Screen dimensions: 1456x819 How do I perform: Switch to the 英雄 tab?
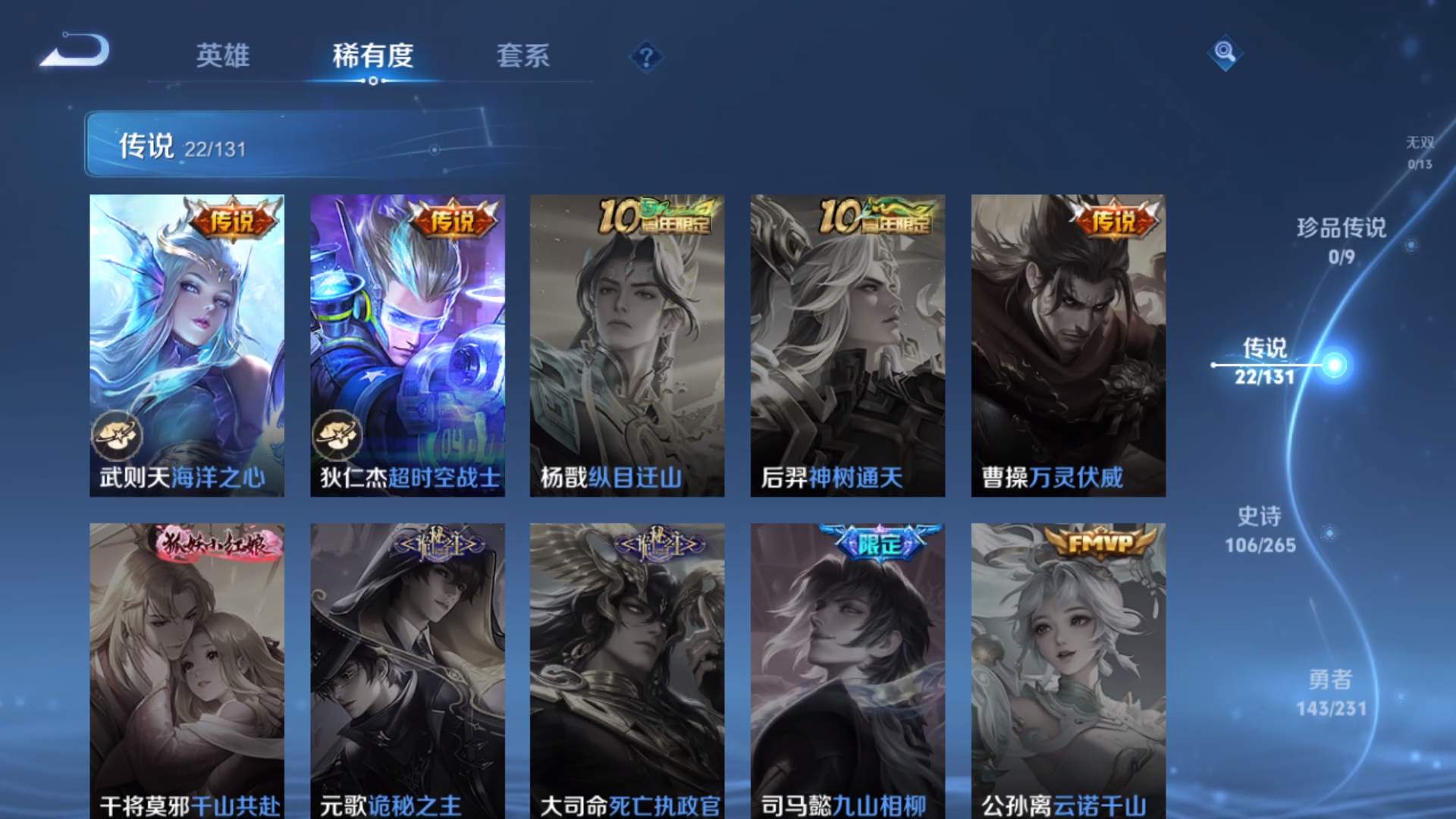[x=224, y=57]
